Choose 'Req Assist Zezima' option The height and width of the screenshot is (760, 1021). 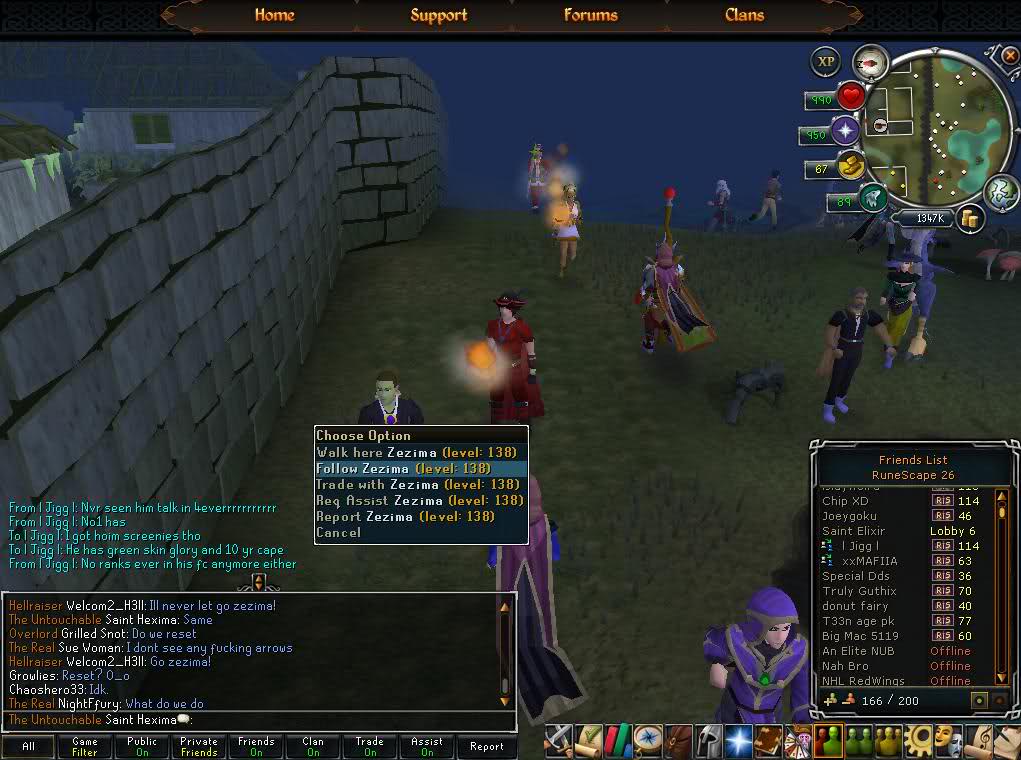[420, 500]
